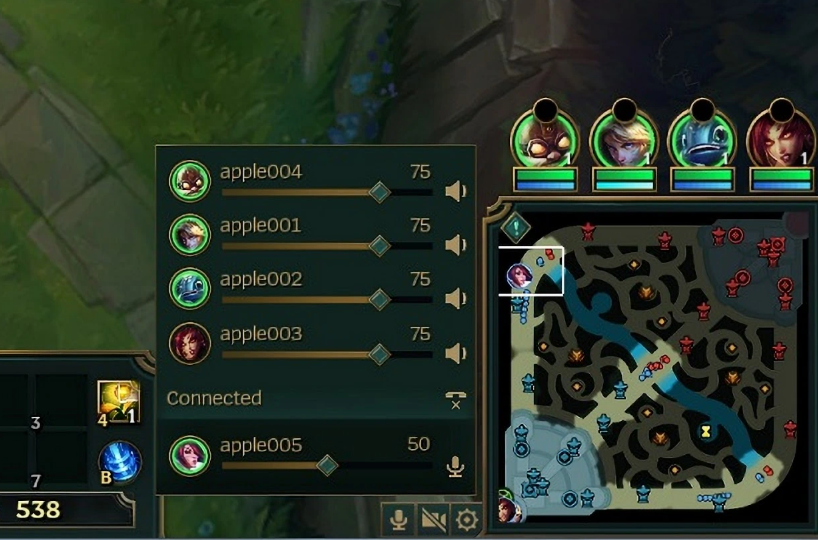Screen dimensions: 818x540
Task: Disconnect from voice chat with the phone icon
Action: click(456, 400)
